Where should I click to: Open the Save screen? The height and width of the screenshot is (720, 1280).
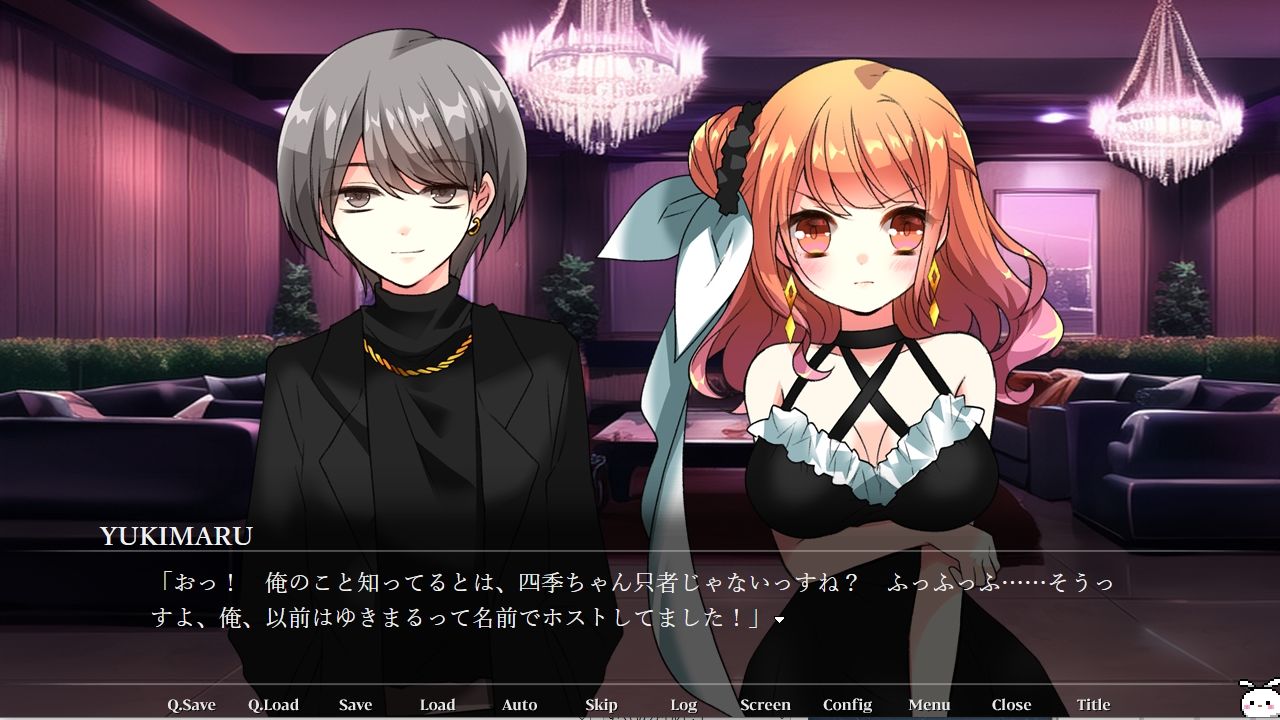point(355,704)
